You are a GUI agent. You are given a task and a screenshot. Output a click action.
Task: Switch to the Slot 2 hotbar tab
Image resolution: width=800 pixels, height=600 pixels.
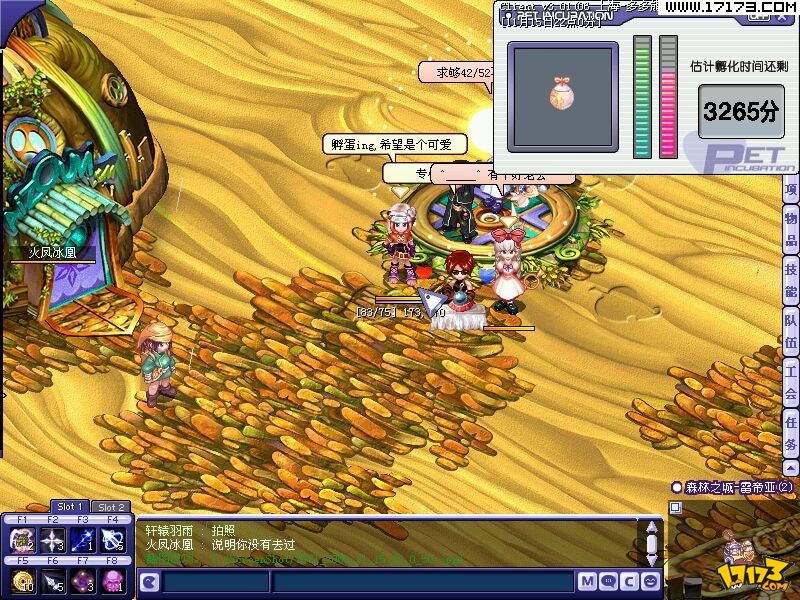coord(111,507)
